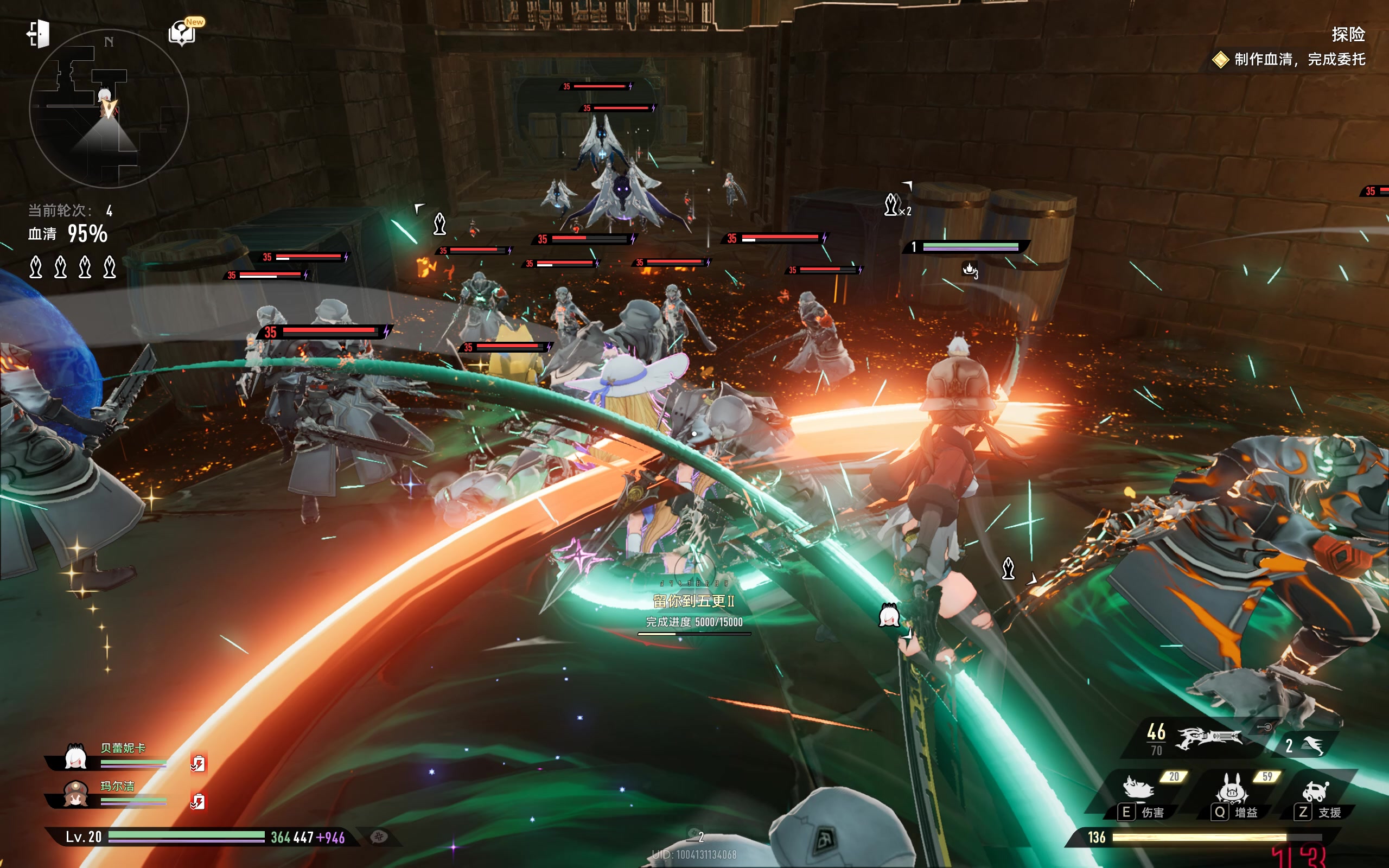
Task: Select the dragon-shaped ranged weapon slot
Action: tap(1208, 738)
